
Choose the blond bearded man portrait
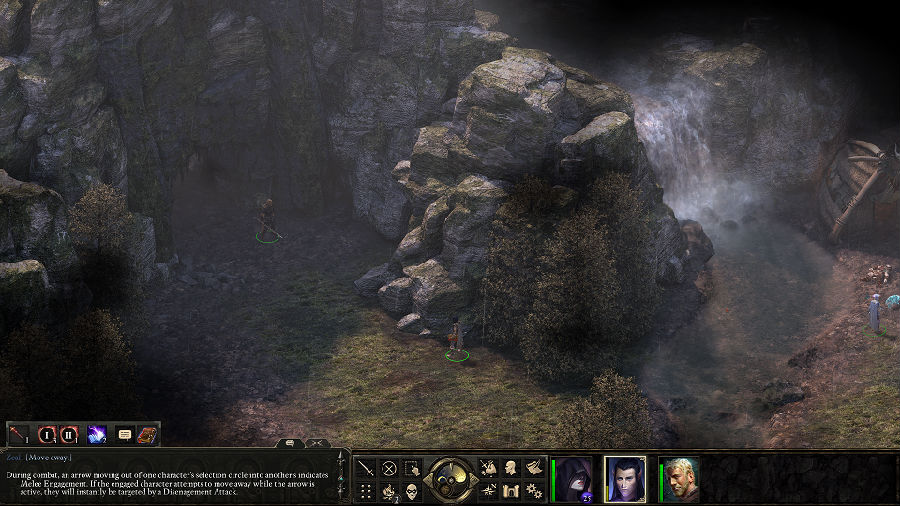pyautogui.click(x=680, y=479)
